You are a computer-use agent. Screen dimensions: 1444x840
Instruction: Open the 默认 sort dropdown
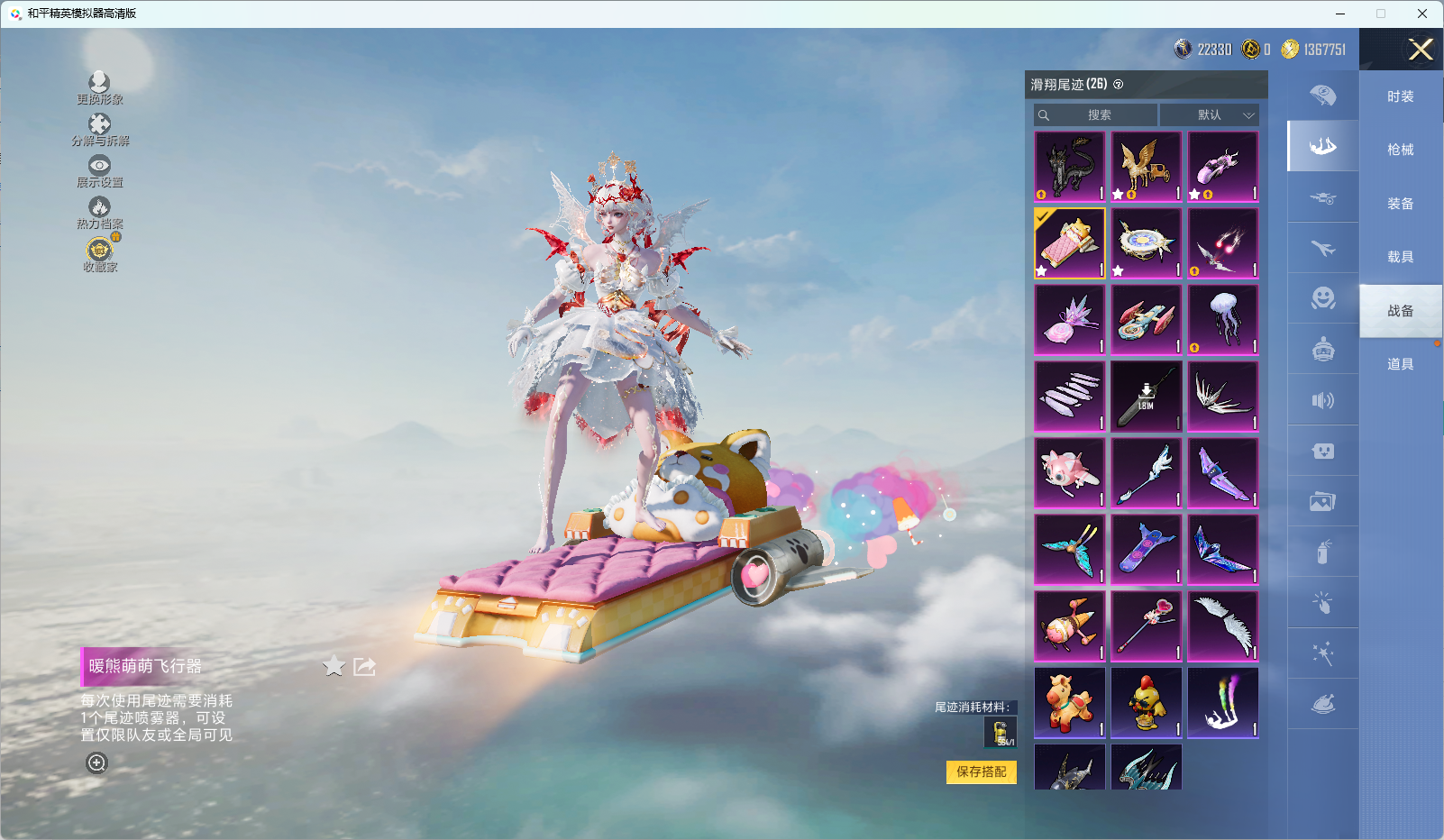pyautogui.click(x=1210, y=115)
